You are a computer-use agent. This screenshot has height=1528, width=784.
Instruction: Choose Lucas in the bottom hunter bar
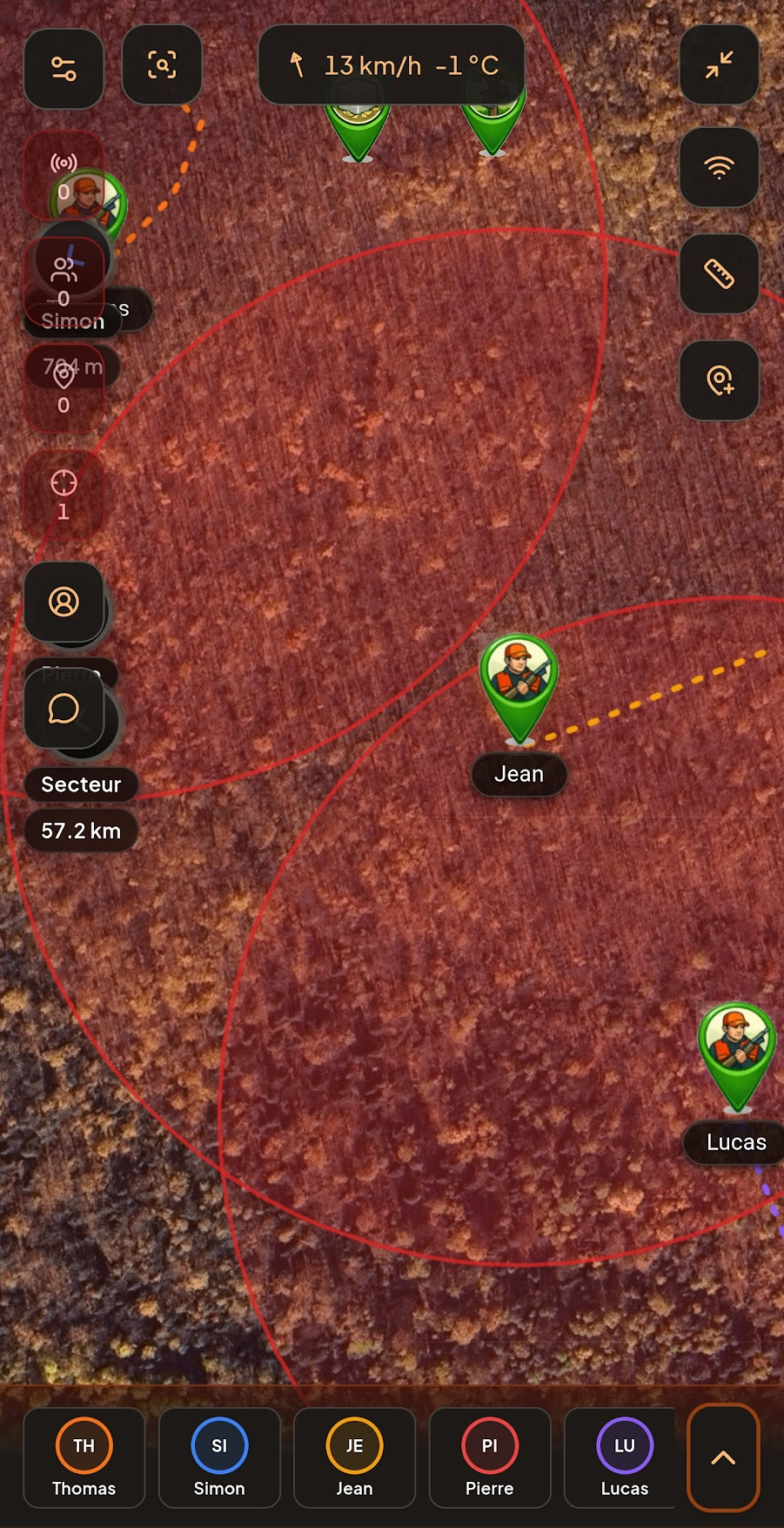[623, 1457]
